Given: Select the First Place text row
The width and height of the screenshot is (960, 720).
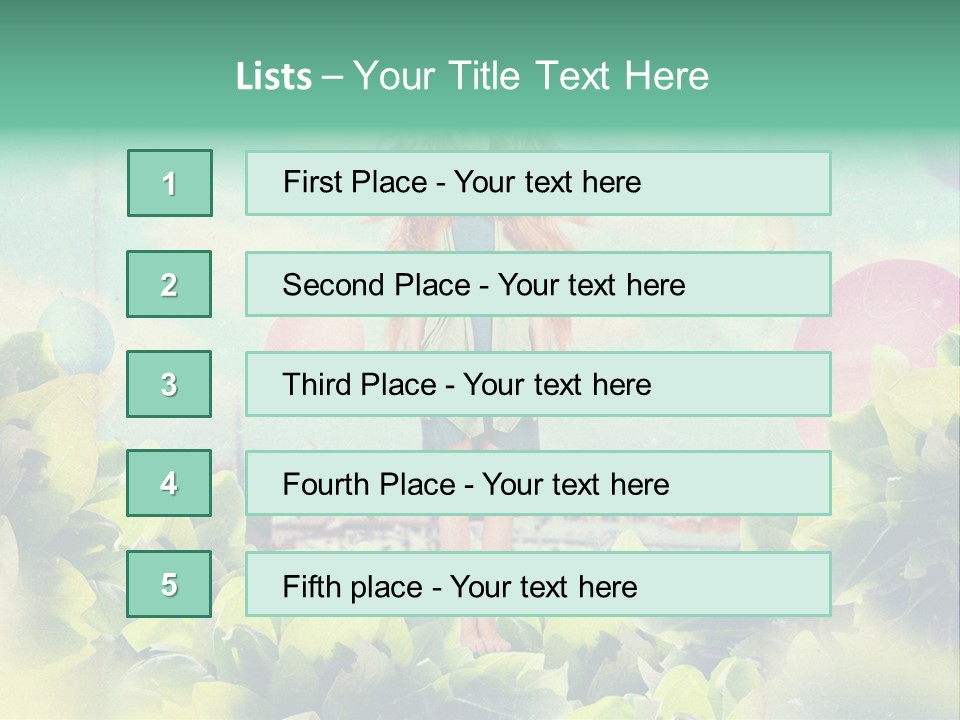Looking at the screenshot, I should pos(538,183).
